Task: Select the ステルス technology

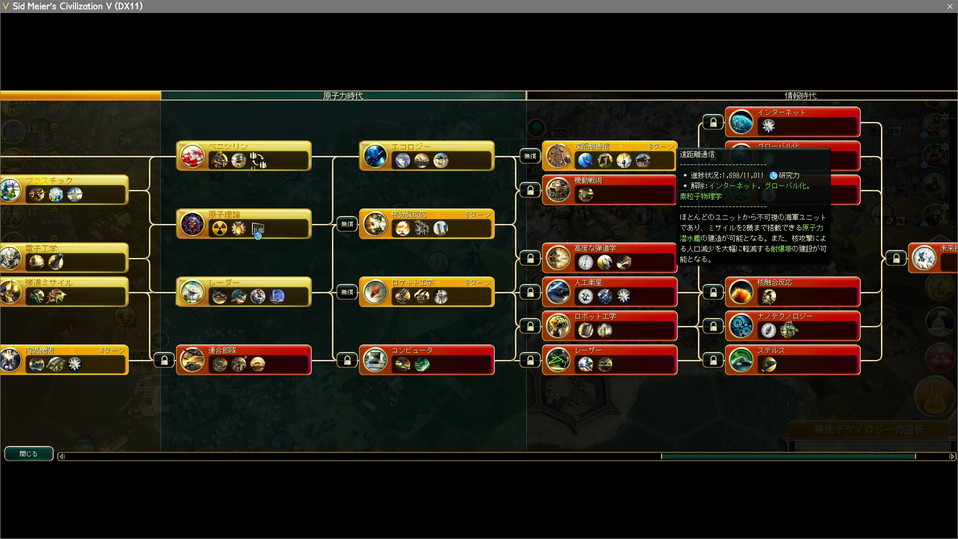Action: (x=793, y=360)
